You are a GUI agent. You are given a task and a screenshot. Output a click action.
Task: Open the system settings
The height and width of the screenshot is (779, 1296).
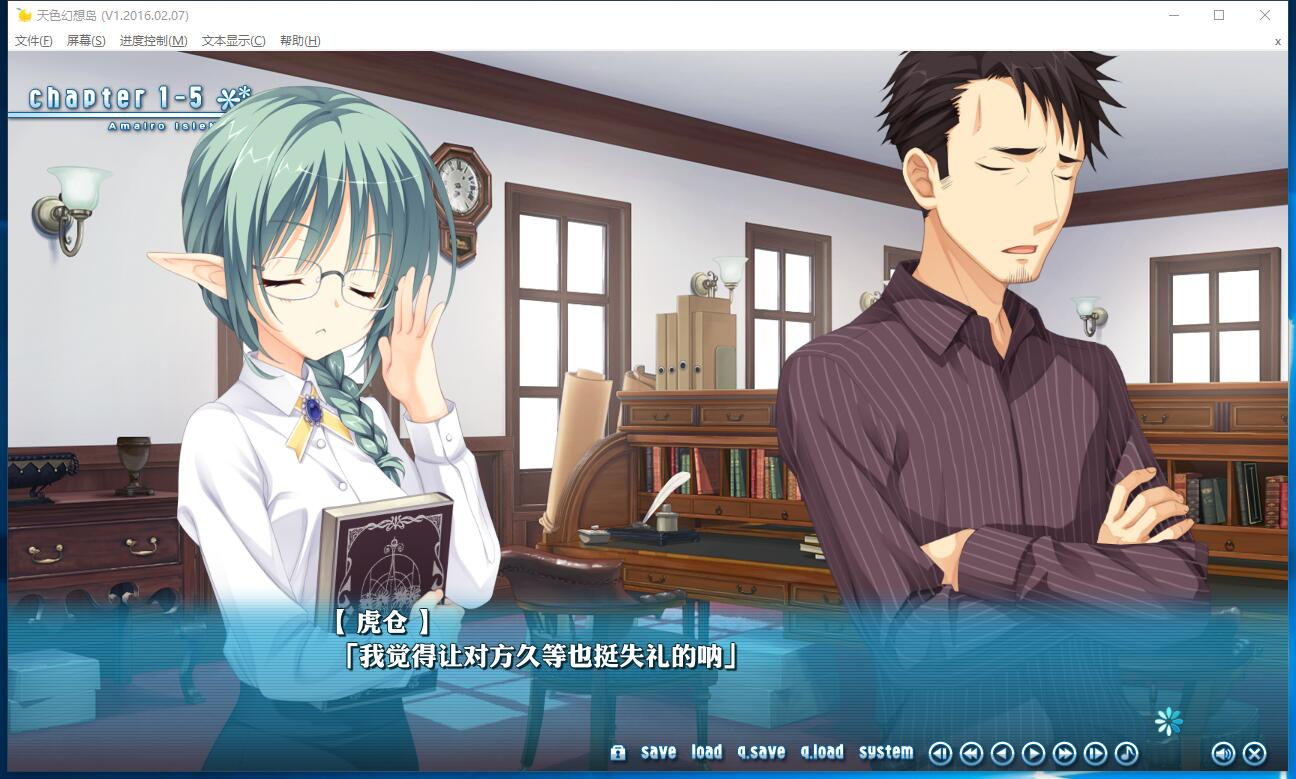point(886,752)
